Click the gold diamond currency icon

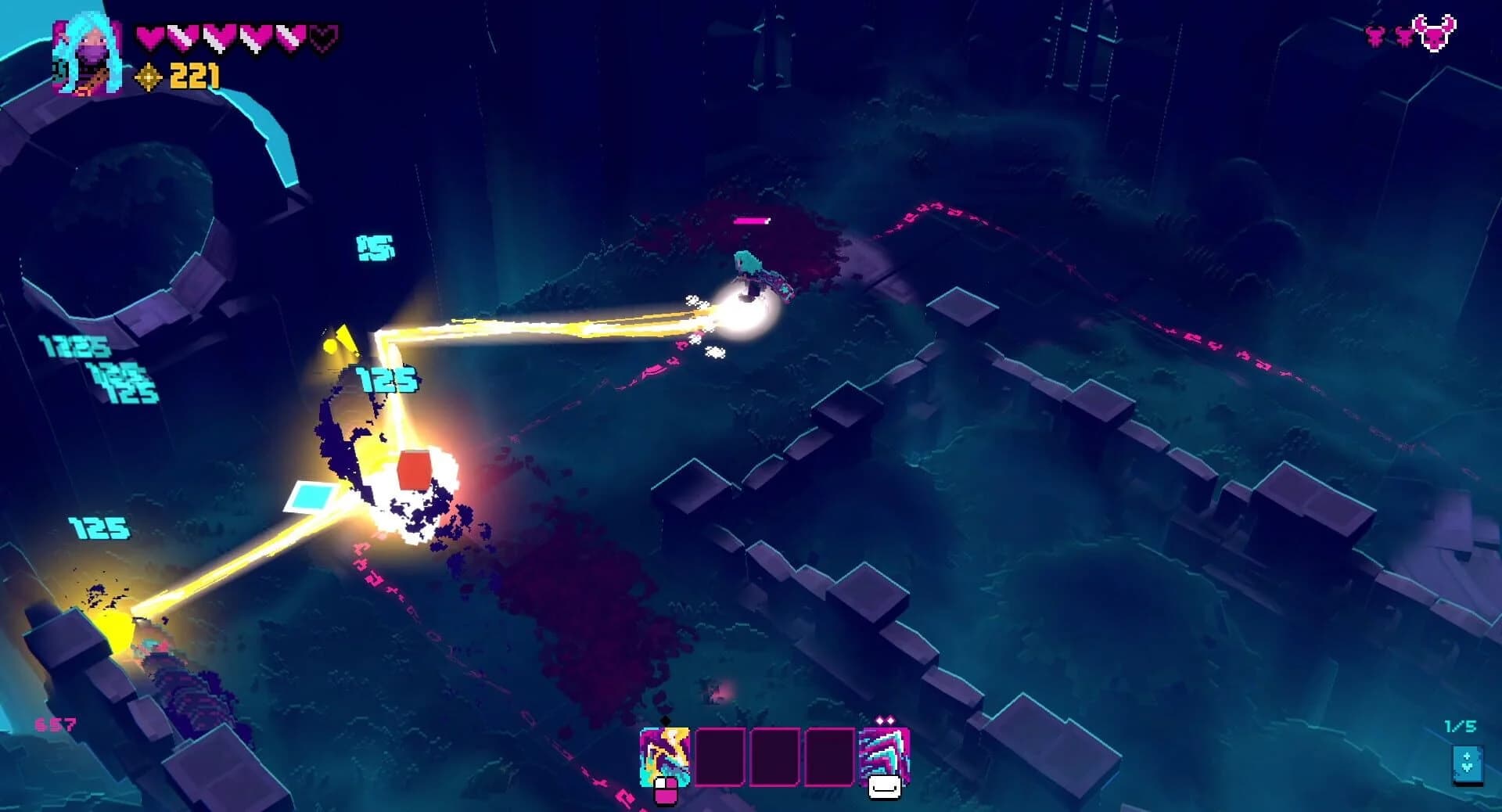coord(149,77)
